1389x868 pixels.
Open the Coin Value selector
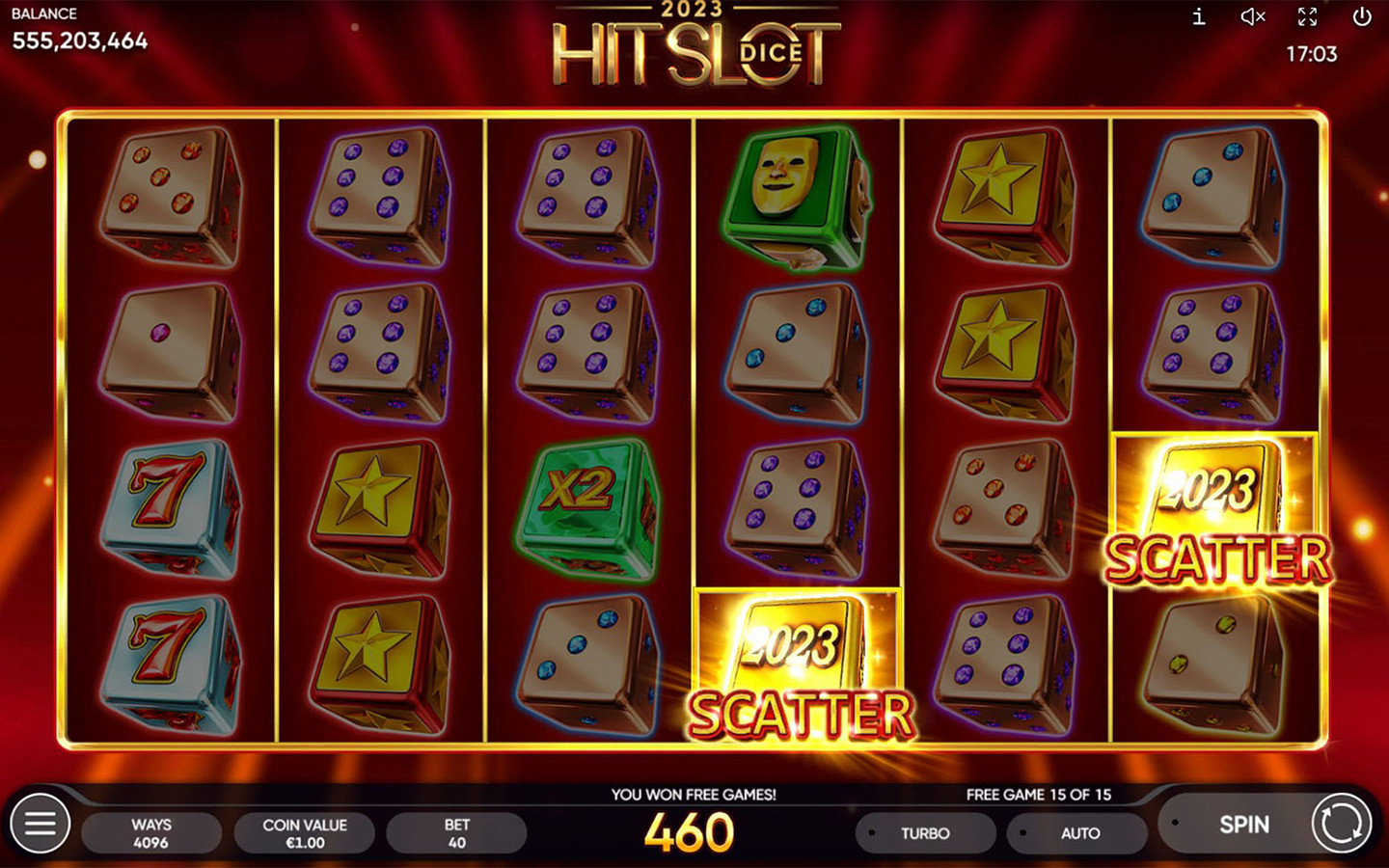tap(304, 833)
